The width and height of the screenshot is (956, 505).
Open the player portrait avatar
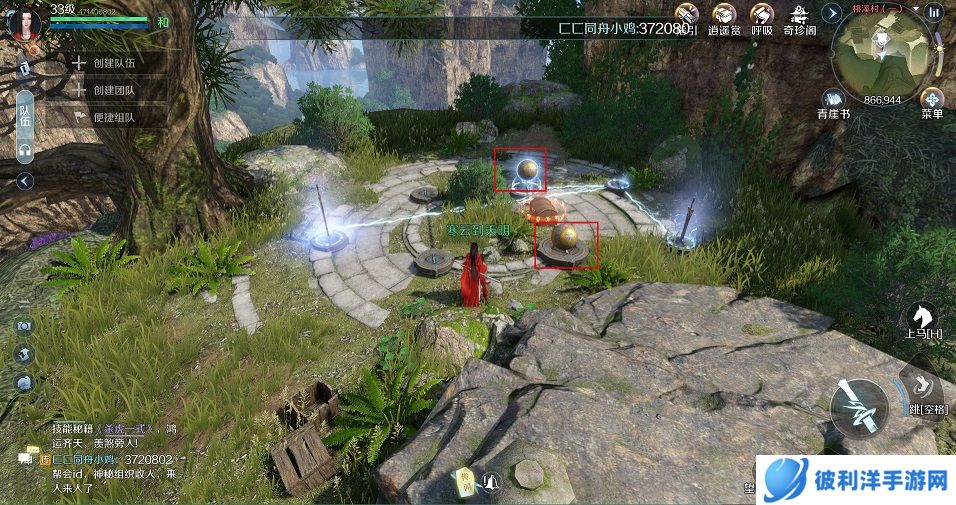[x=22, y=20]
